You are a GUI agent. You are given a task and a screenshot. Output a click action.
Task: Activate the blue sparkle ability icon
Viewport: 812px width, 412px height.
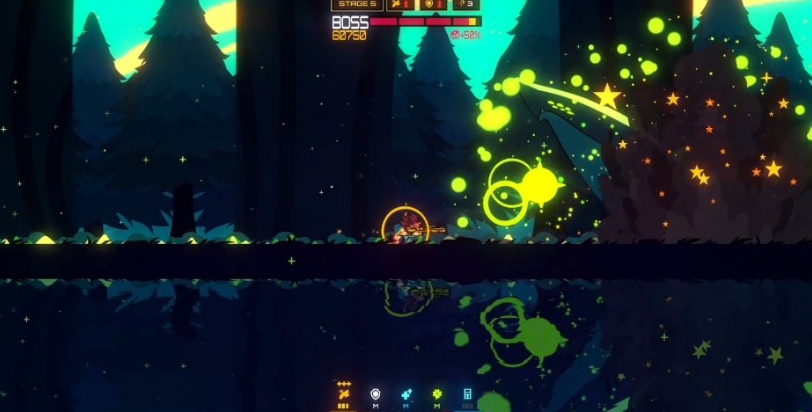406,394
